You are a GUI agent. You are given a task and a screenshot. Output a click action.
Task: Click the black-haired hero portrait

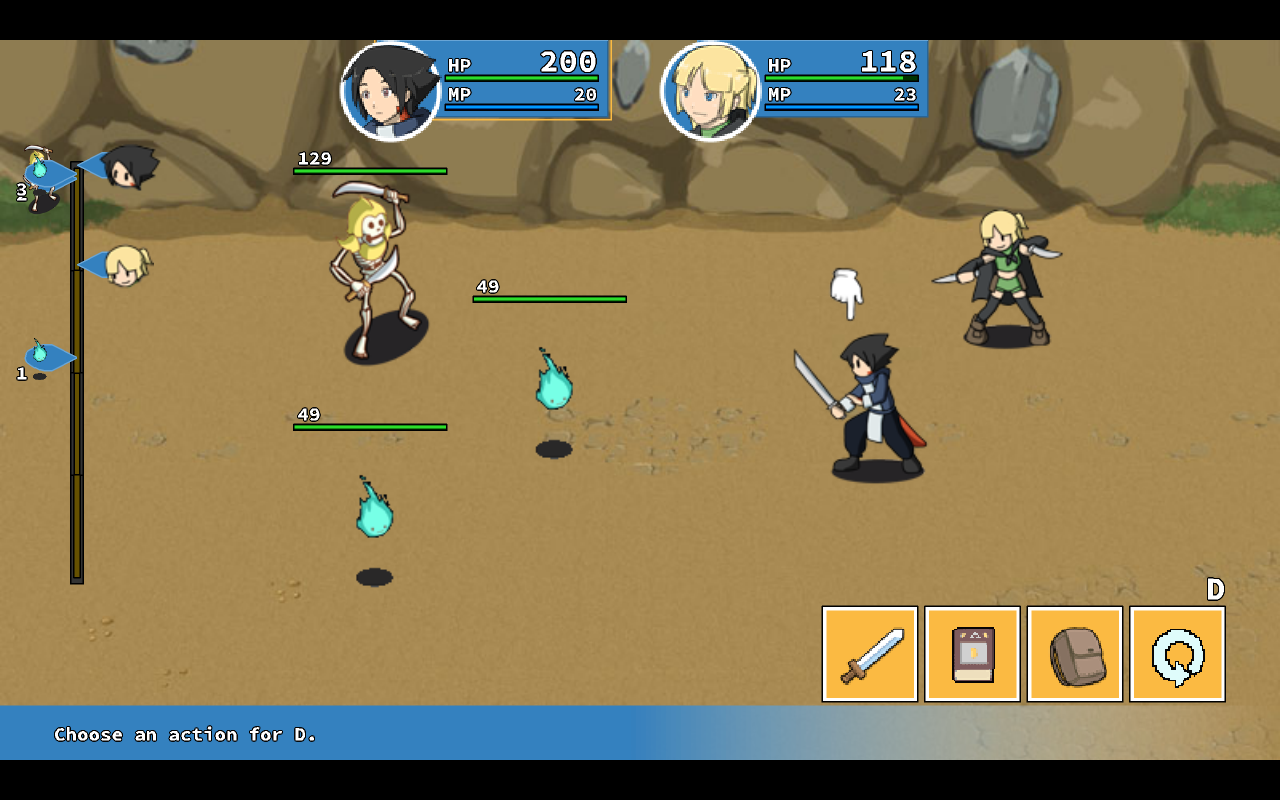tap(391, 91)
